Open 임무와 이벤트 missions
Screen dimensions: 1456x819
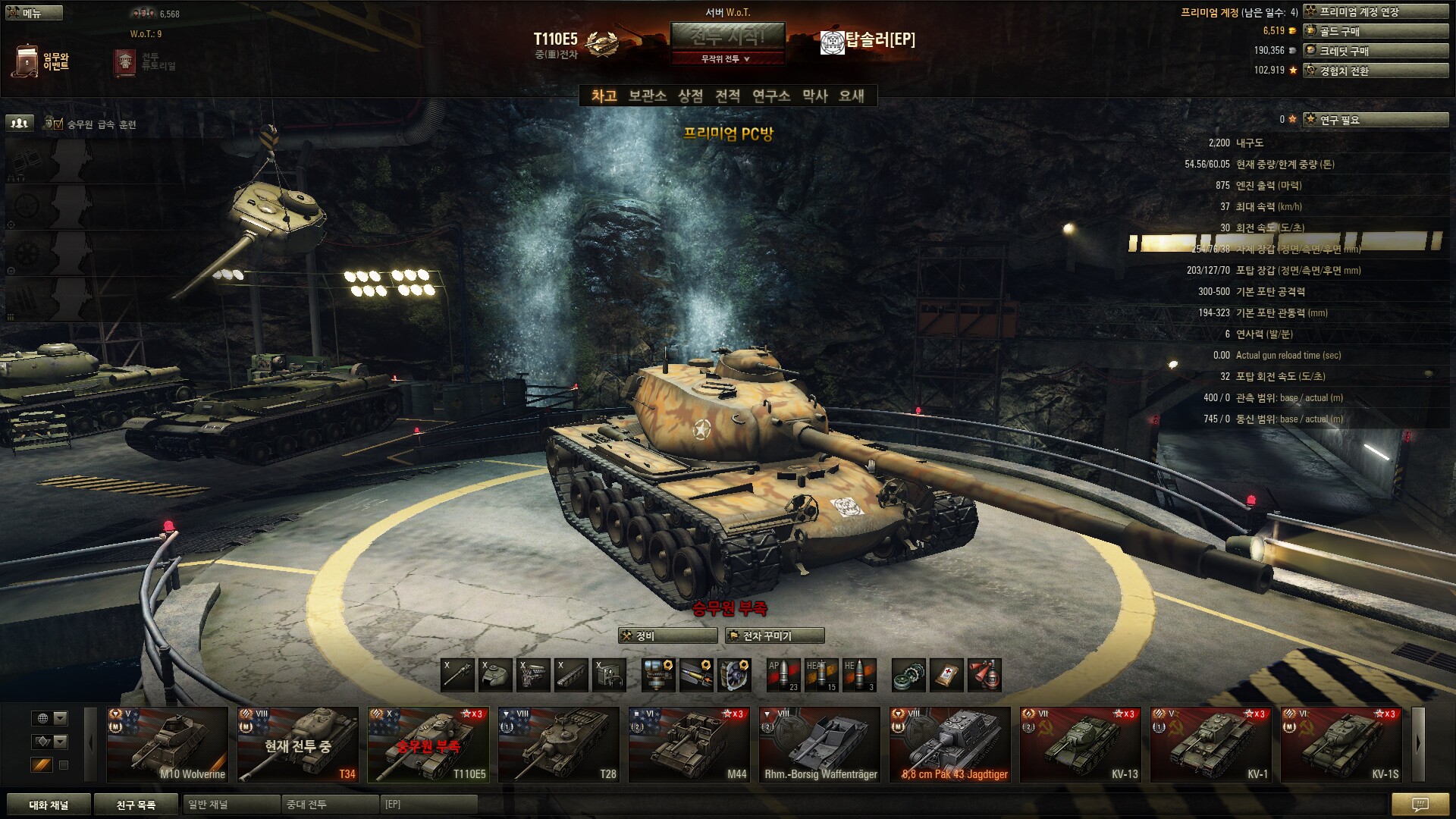point(42,61)
